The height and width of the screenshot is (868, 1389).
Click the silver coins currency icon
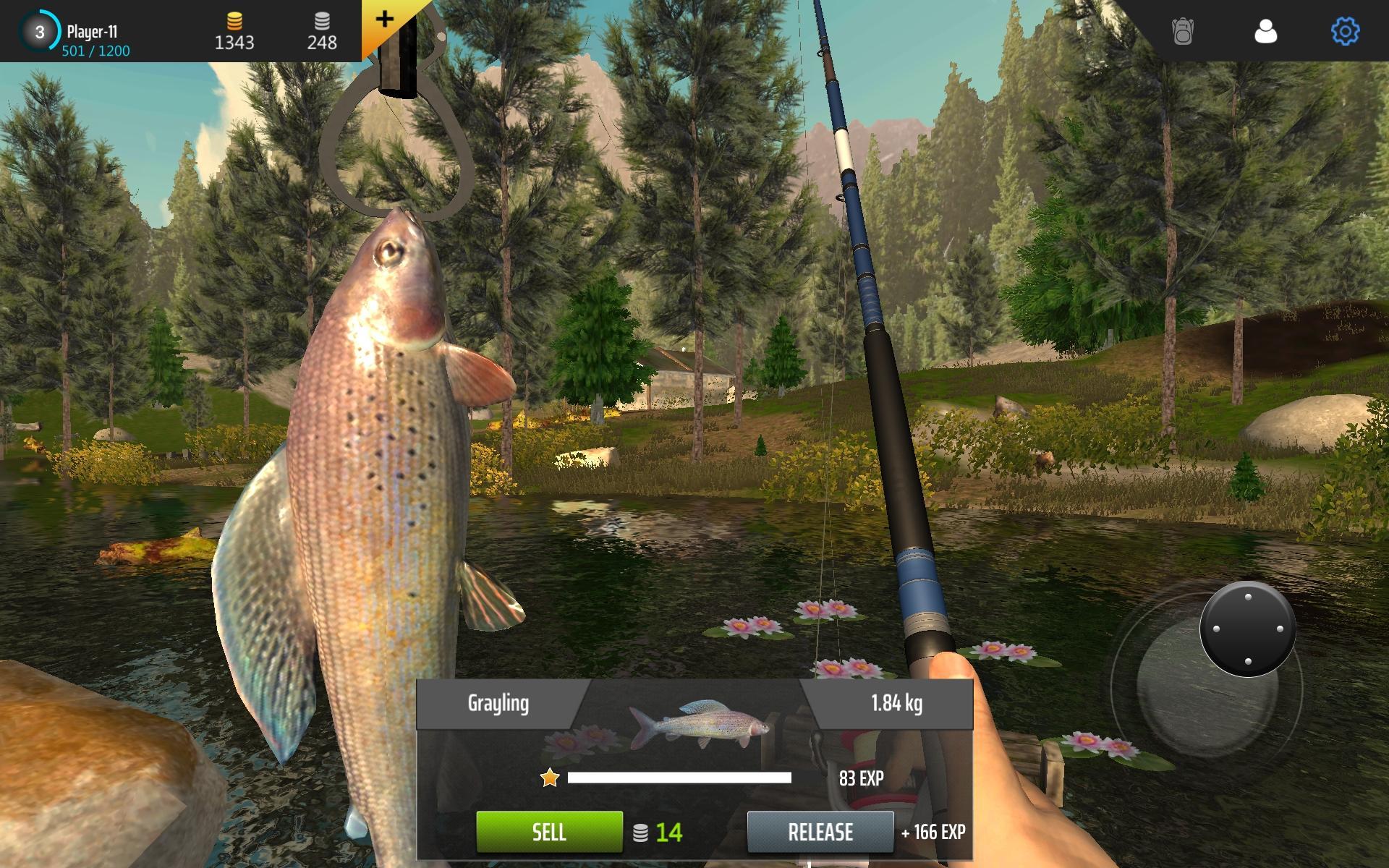coord(323,22)
